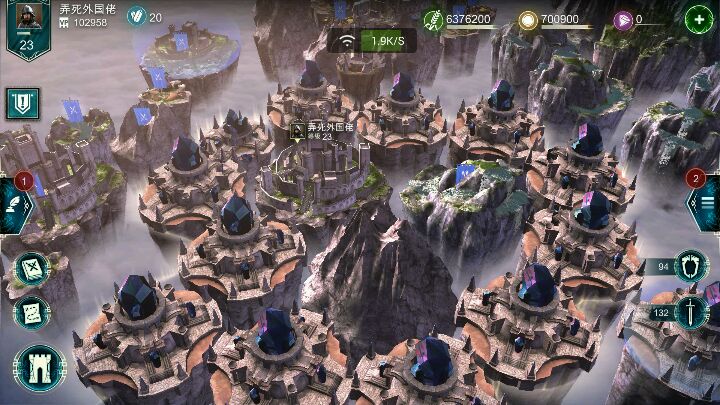Tap the green plus button to add resources
This screenshot has width=720, height=405.
click(x=697, y=19)
